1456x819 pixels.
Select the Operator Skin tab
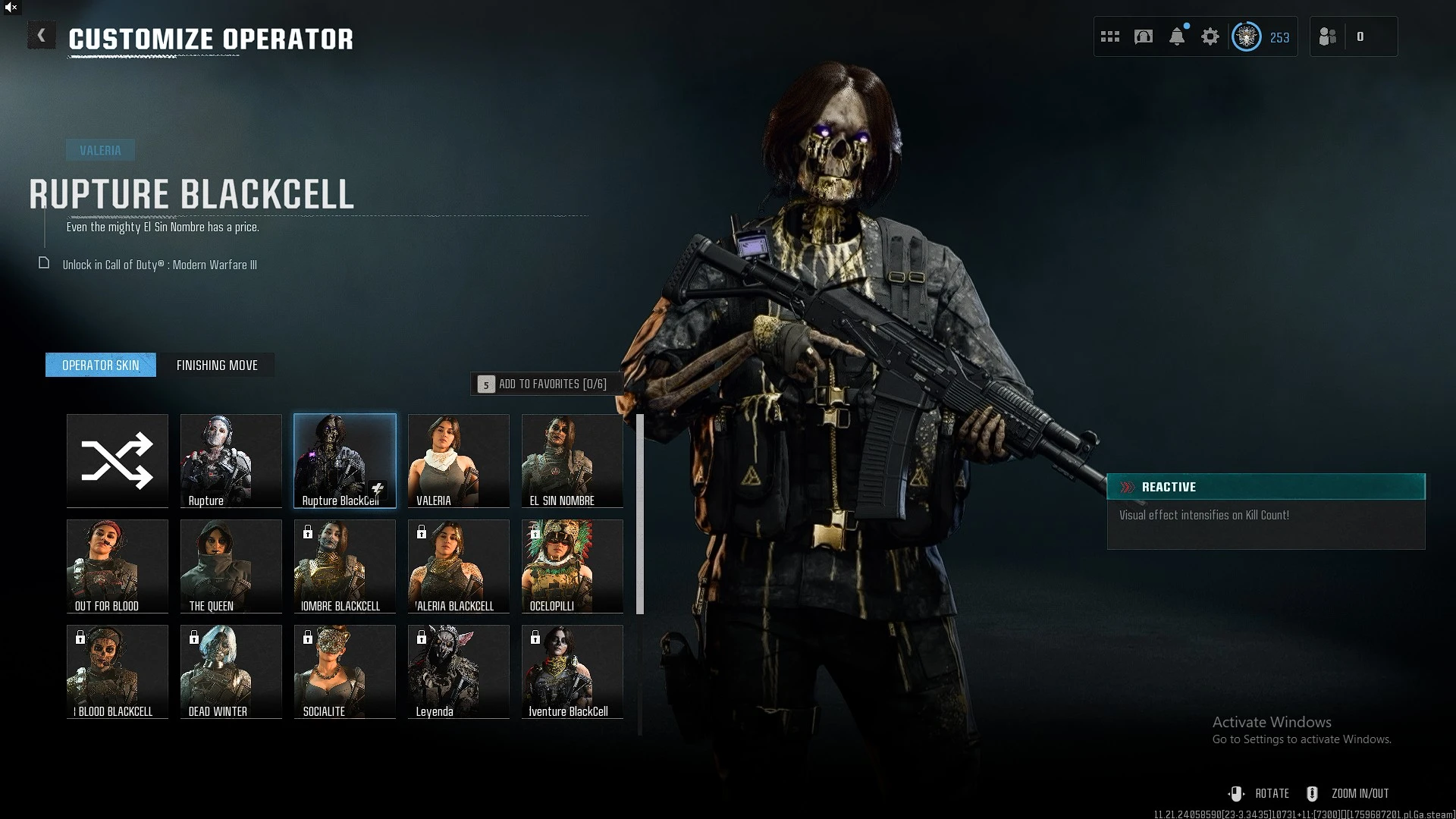tap(101, 366)
